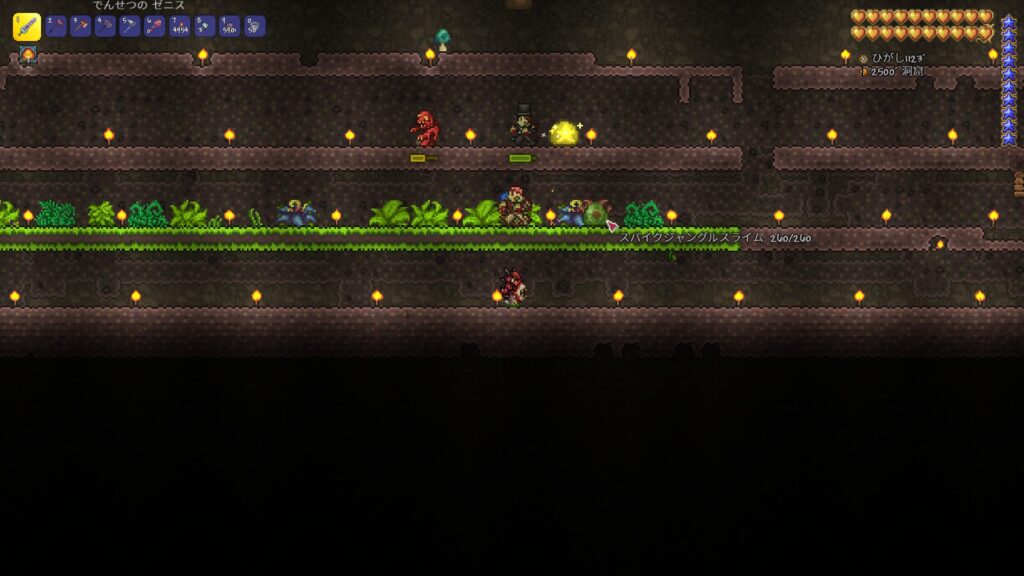Screen dimensions: 1024x576
Task: Switch to the item in hotbar slot 4
Action: [106, 26]
